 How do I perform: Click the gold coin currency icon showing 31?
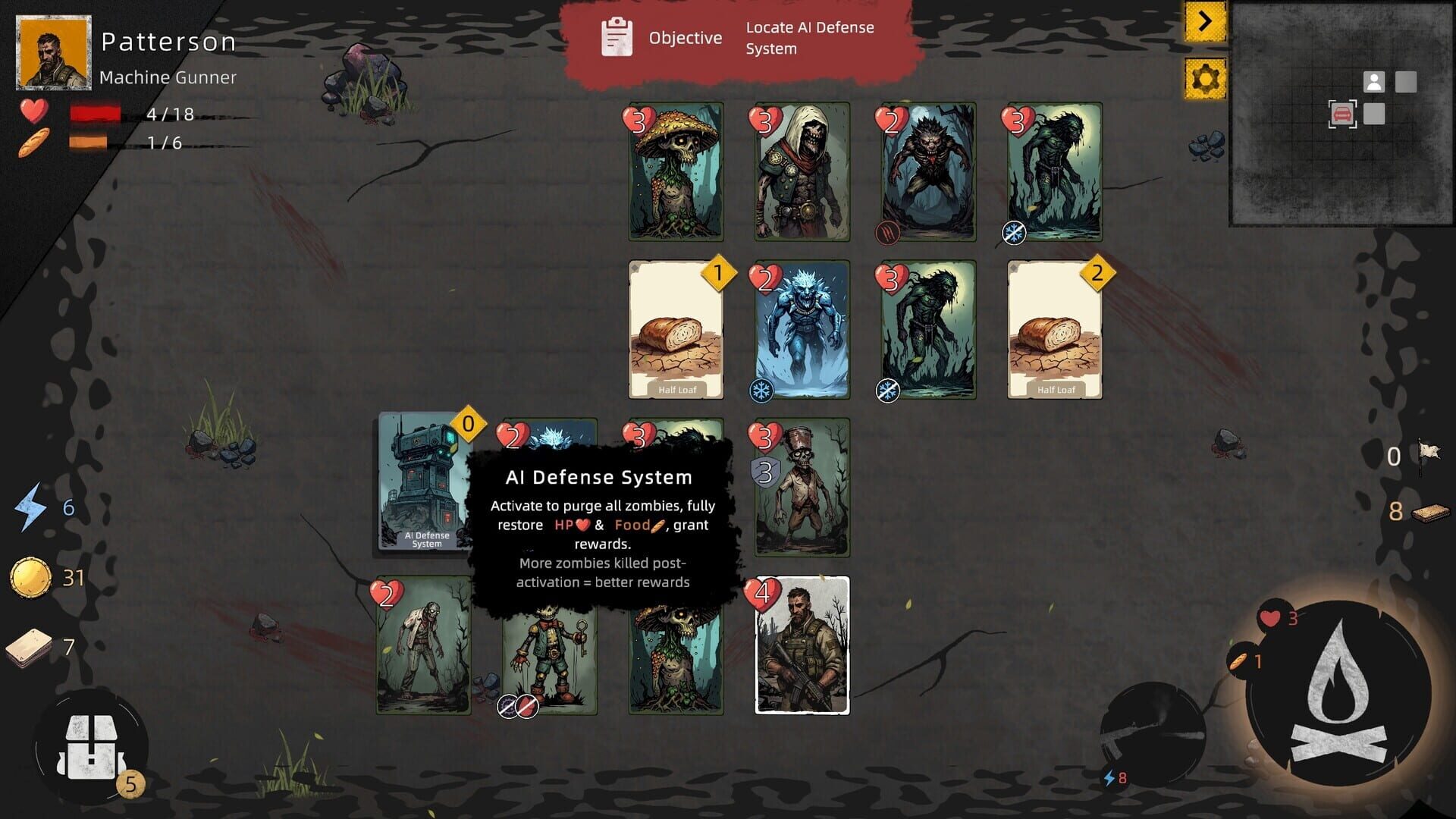(30, 576)
